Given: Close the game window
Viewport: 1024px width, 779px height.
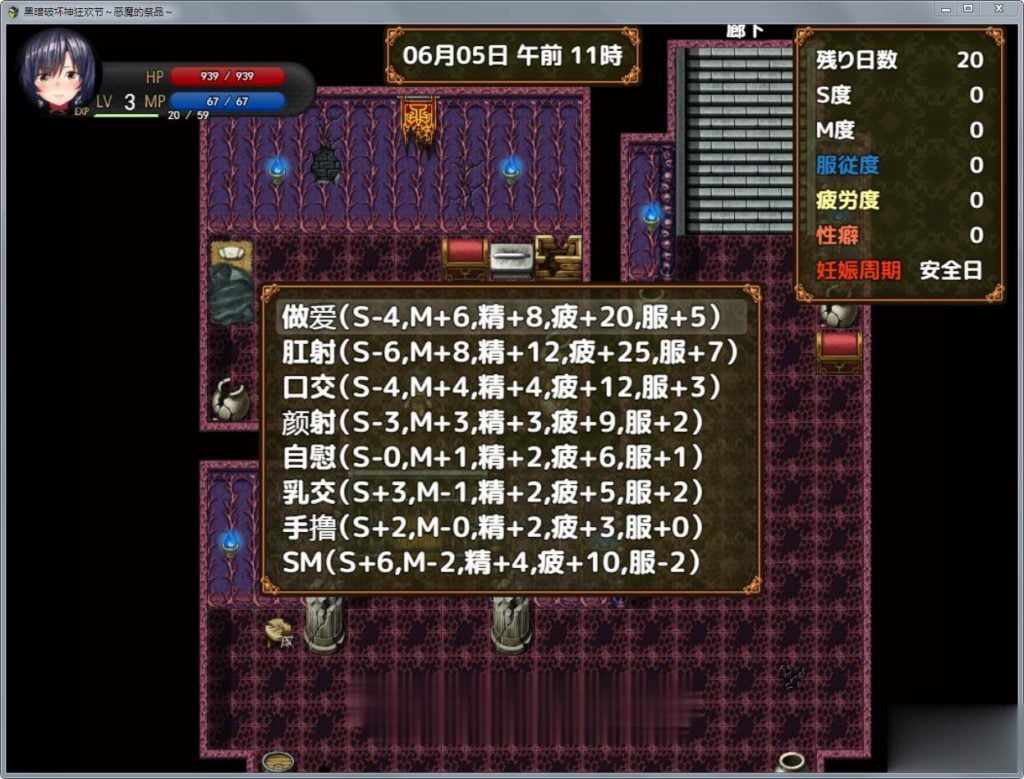Looking at the screenshot, I should click(x=997, y=8).
